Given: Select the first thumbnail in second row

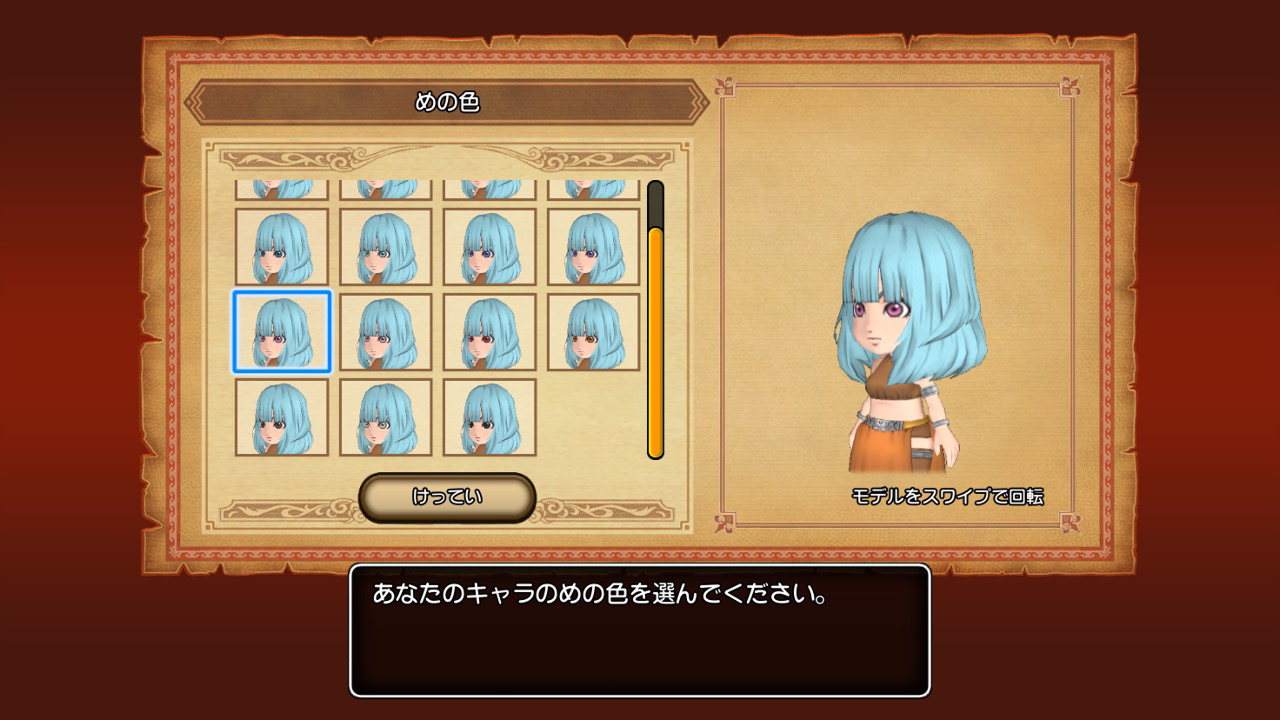Looking at the screenshot, I should click(283, 248).
